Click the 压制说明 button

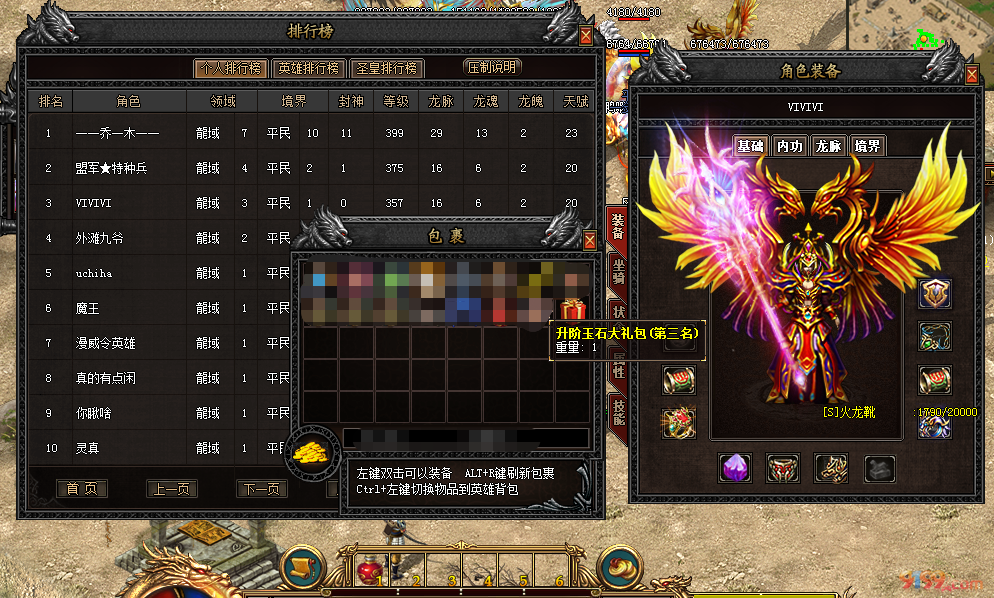[x=493, y=68]
